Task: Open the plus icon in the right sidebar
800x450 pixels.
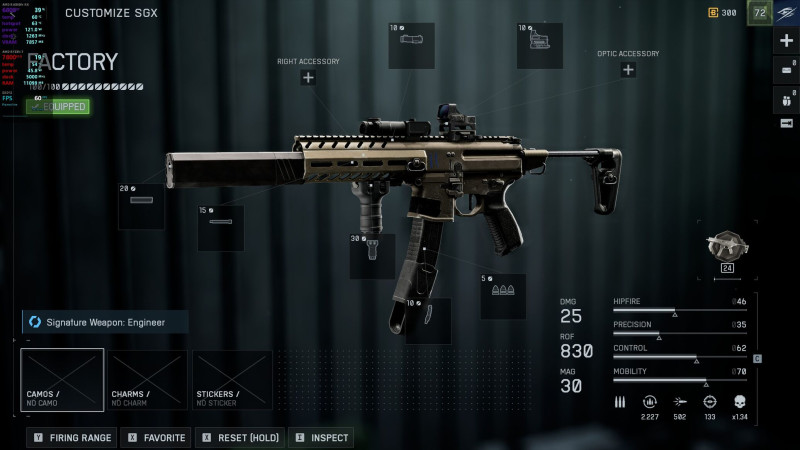Action: point(786,42)
